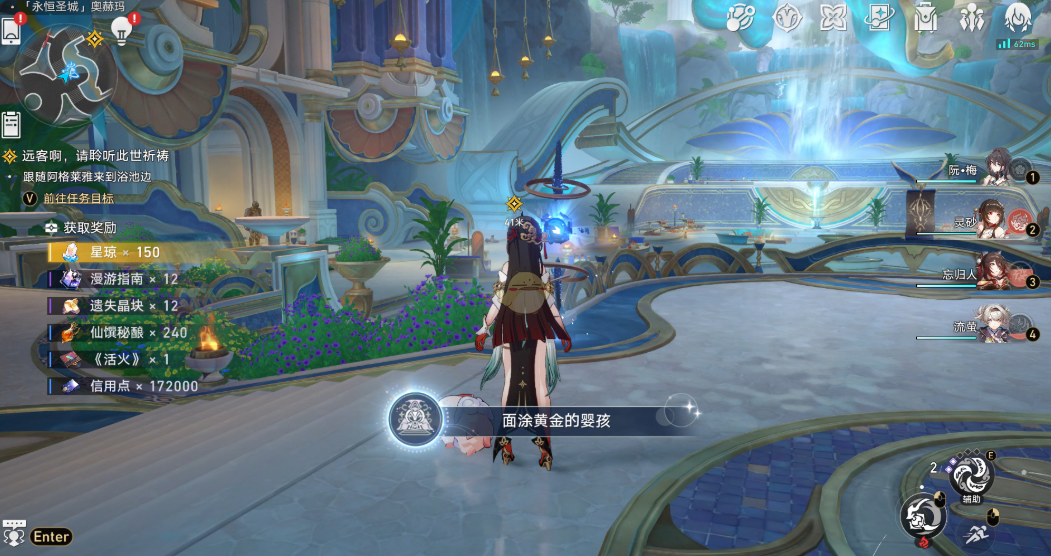Image resolution: width=1051 pixels, height=556 pixels.
Task: Open the character head icon
Action: (x=1017, y=17)
